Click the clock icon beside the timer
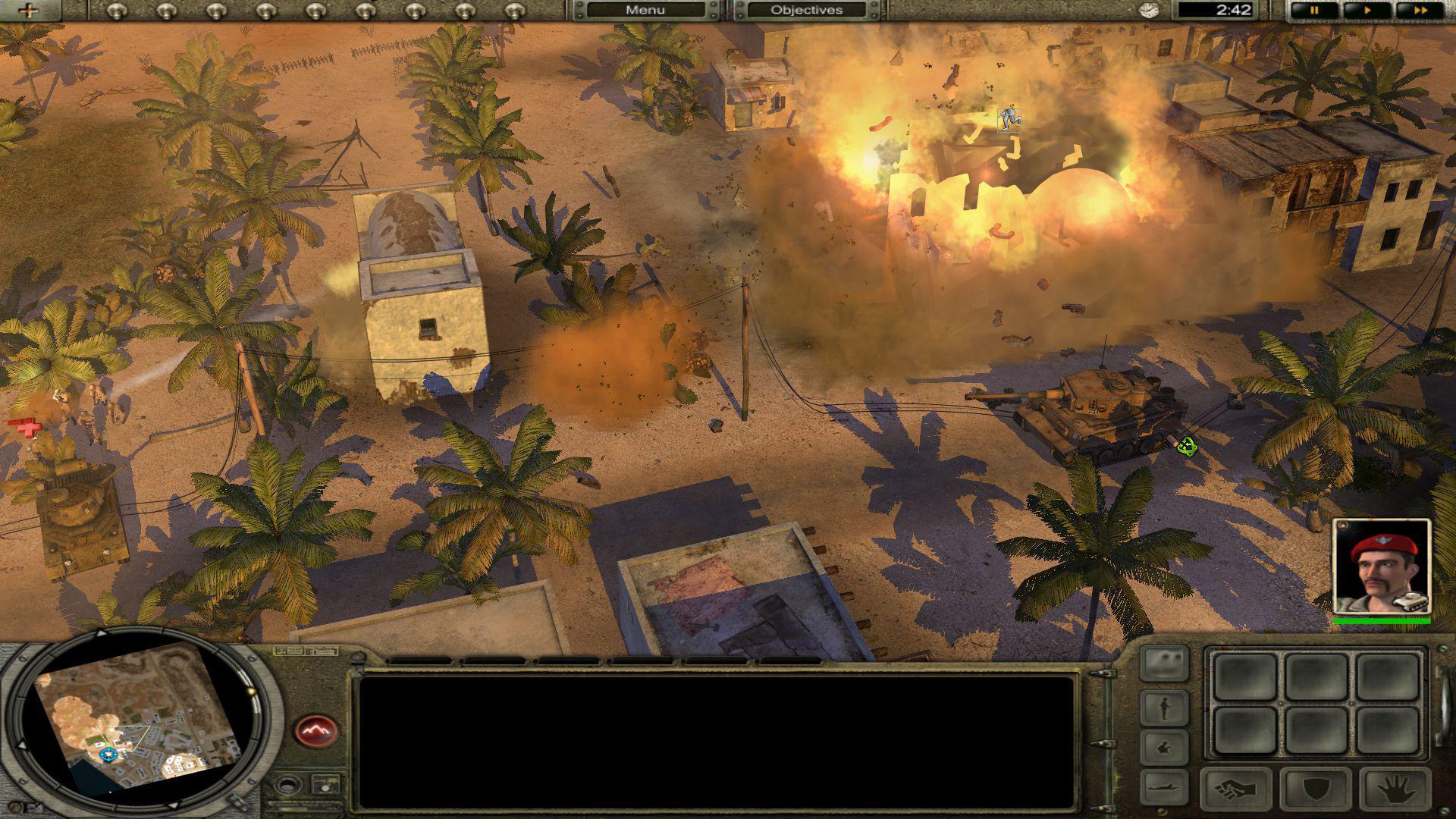Screen dimensions: 1456x819 point(1150,11)
